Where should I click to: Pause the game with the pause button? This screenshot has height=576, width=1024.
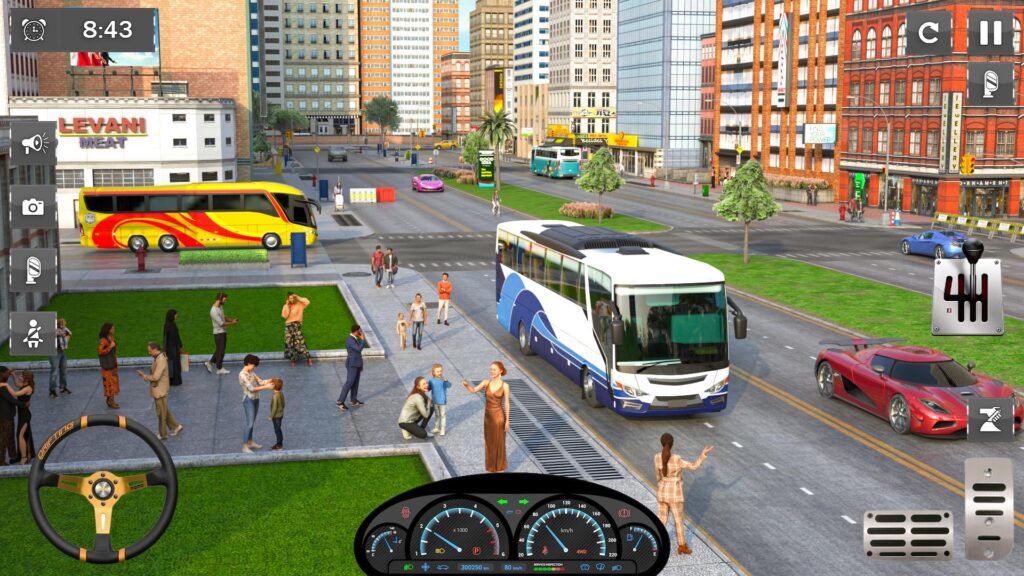pyautogui.click(x=990, y=33)
